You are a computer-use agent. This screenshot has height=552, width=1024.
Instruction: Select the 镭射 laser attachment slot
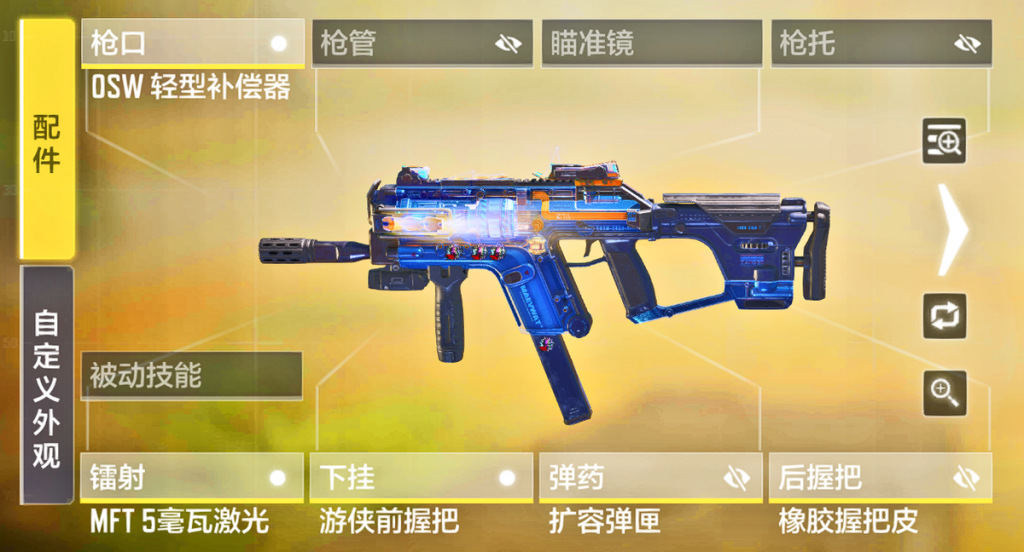tap(191, 477)
